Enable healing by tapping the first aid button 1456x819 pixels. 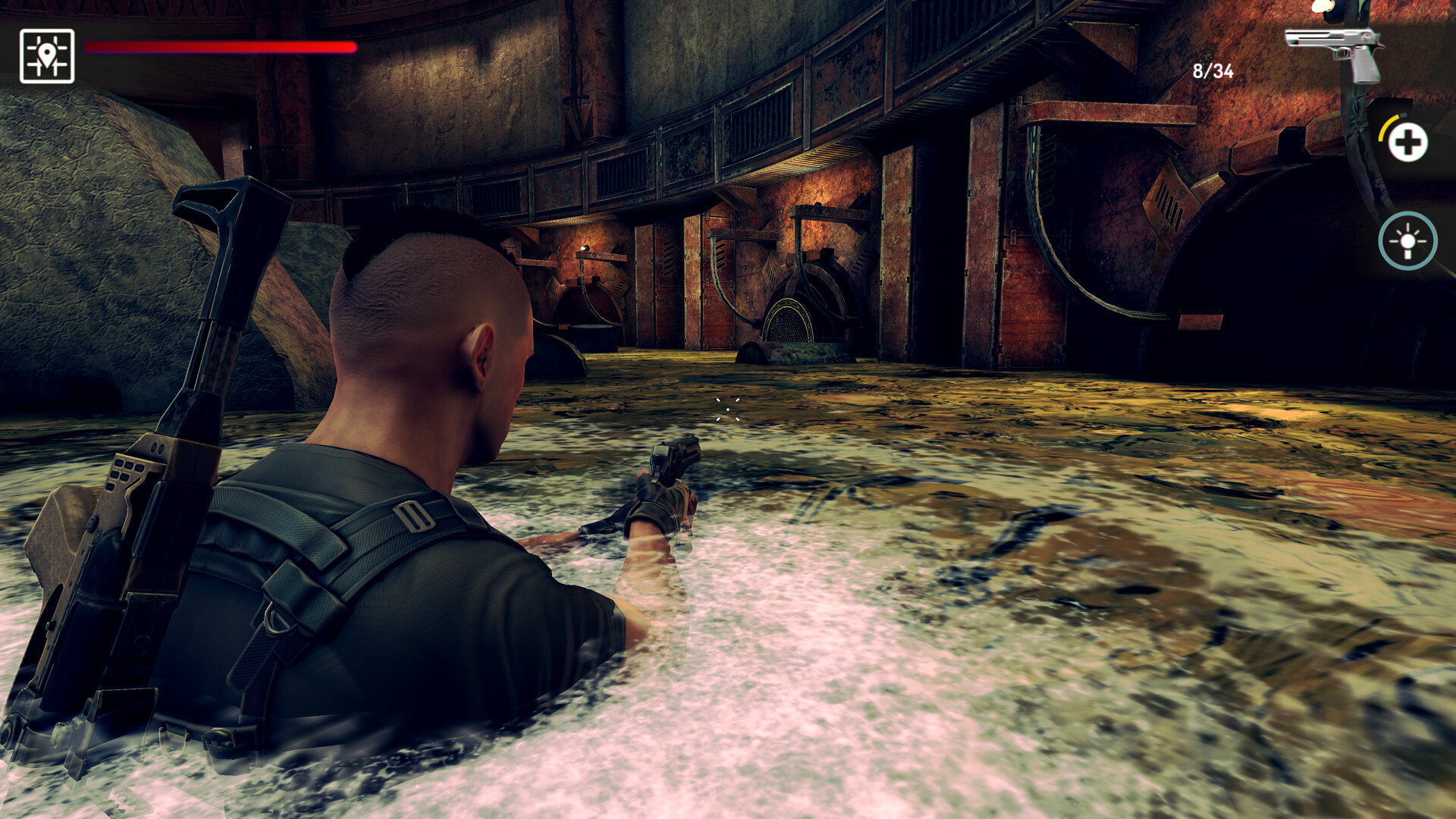click(x=1407, y=140)
